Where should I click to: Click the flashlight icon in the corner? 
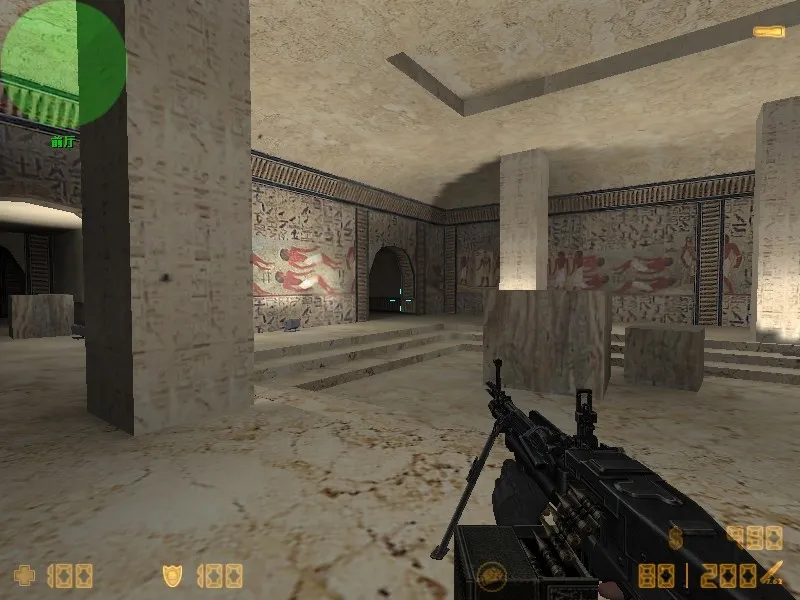pyautogui.click(x=768, y=32)
